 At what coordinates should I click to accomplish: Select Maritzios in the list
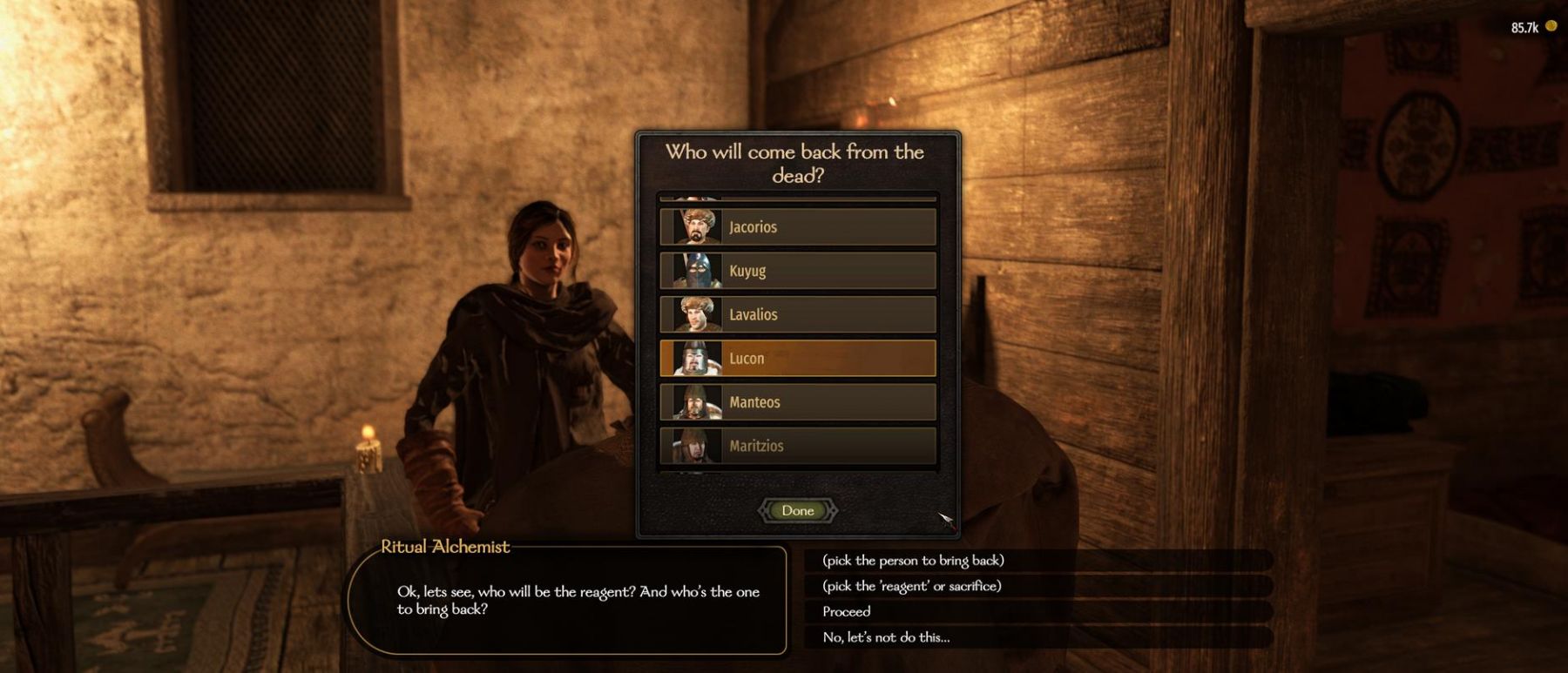pyautogui.click(x=797, y=446)
